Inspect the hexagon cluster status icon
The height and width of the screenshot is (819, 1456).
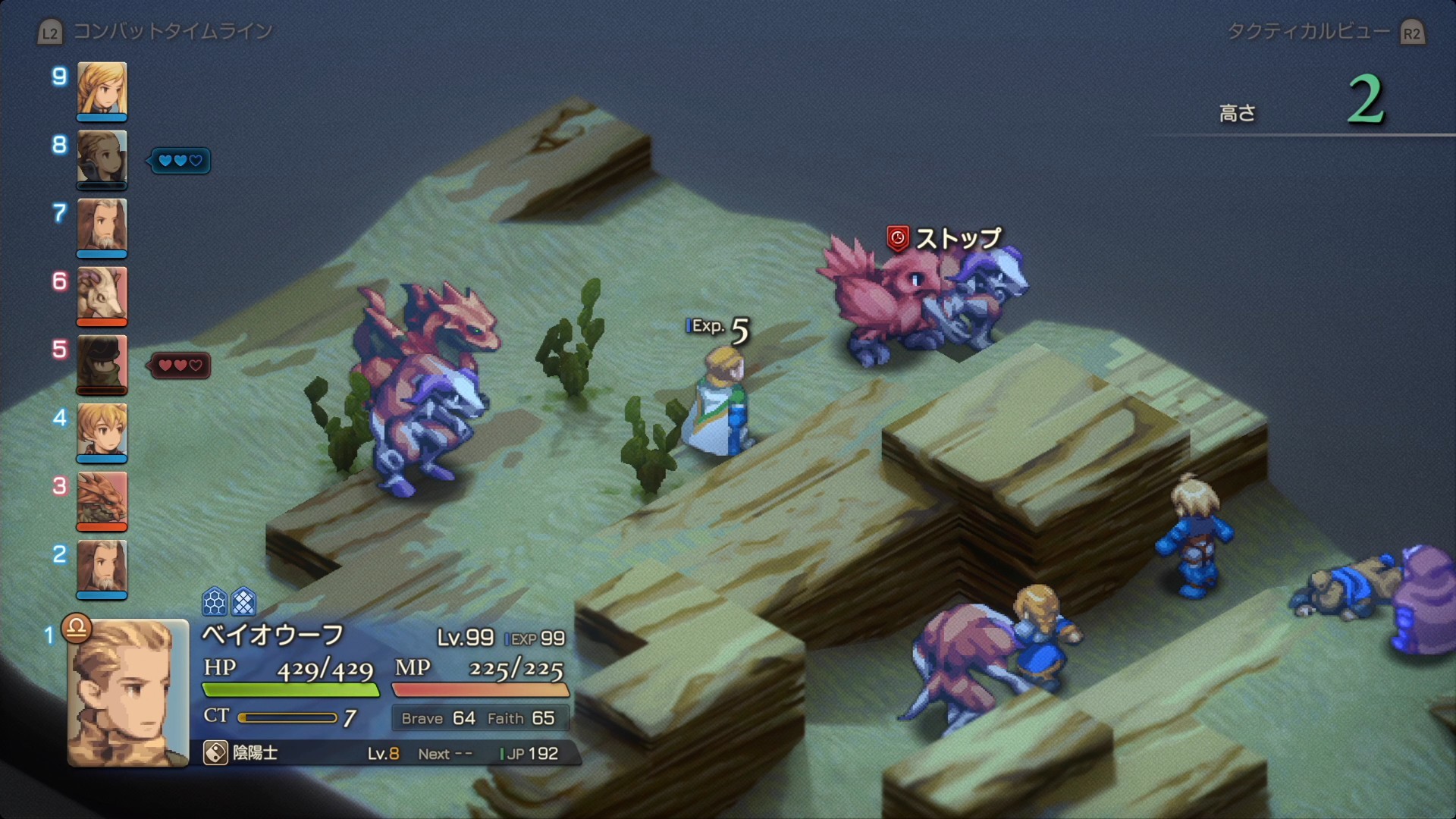[215, 602]
